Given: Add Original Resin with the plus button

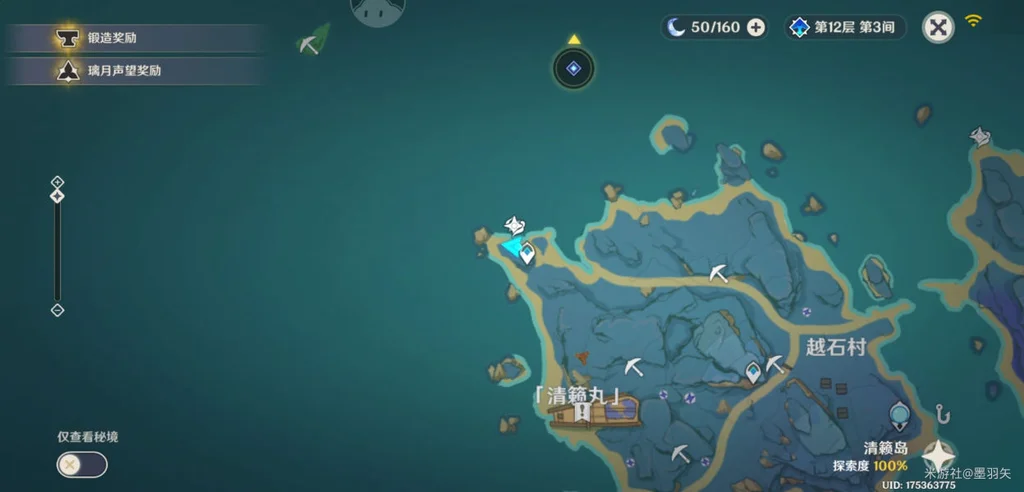Looking at the screenshot, I should 756,27.
